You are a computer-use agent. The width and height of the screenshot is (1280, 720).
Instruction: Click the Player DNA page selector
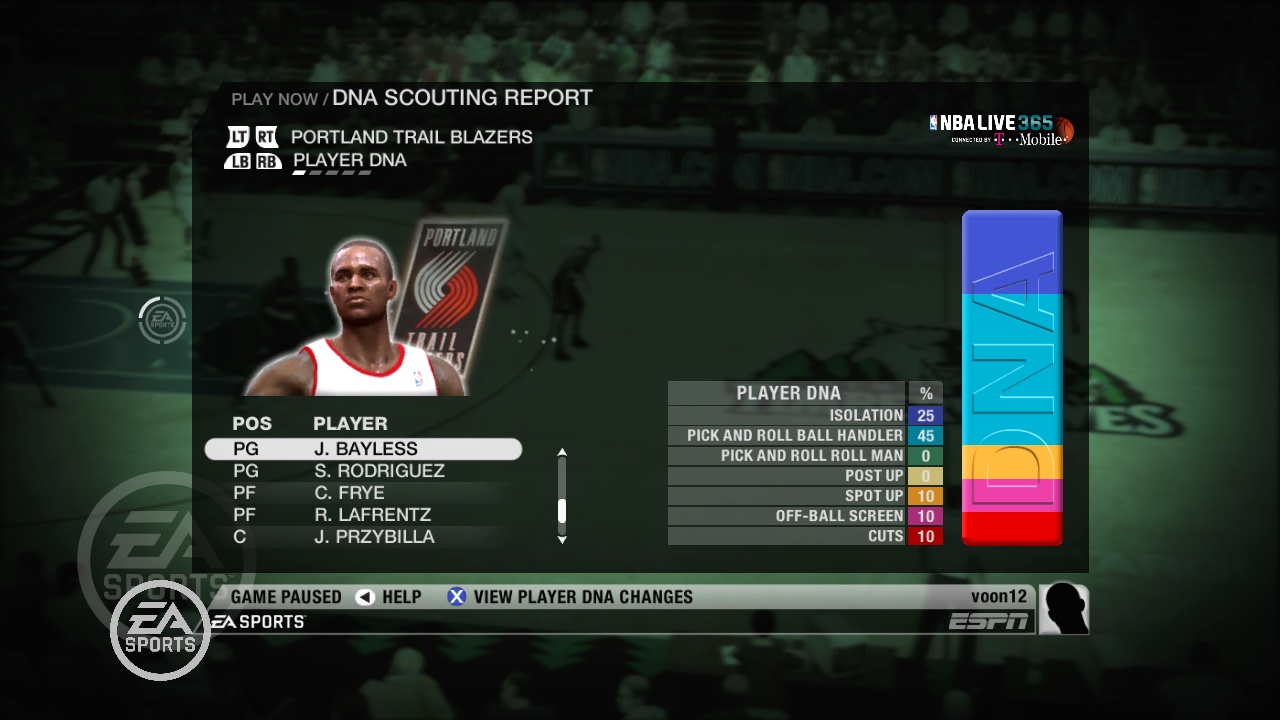tap(349, 160)
